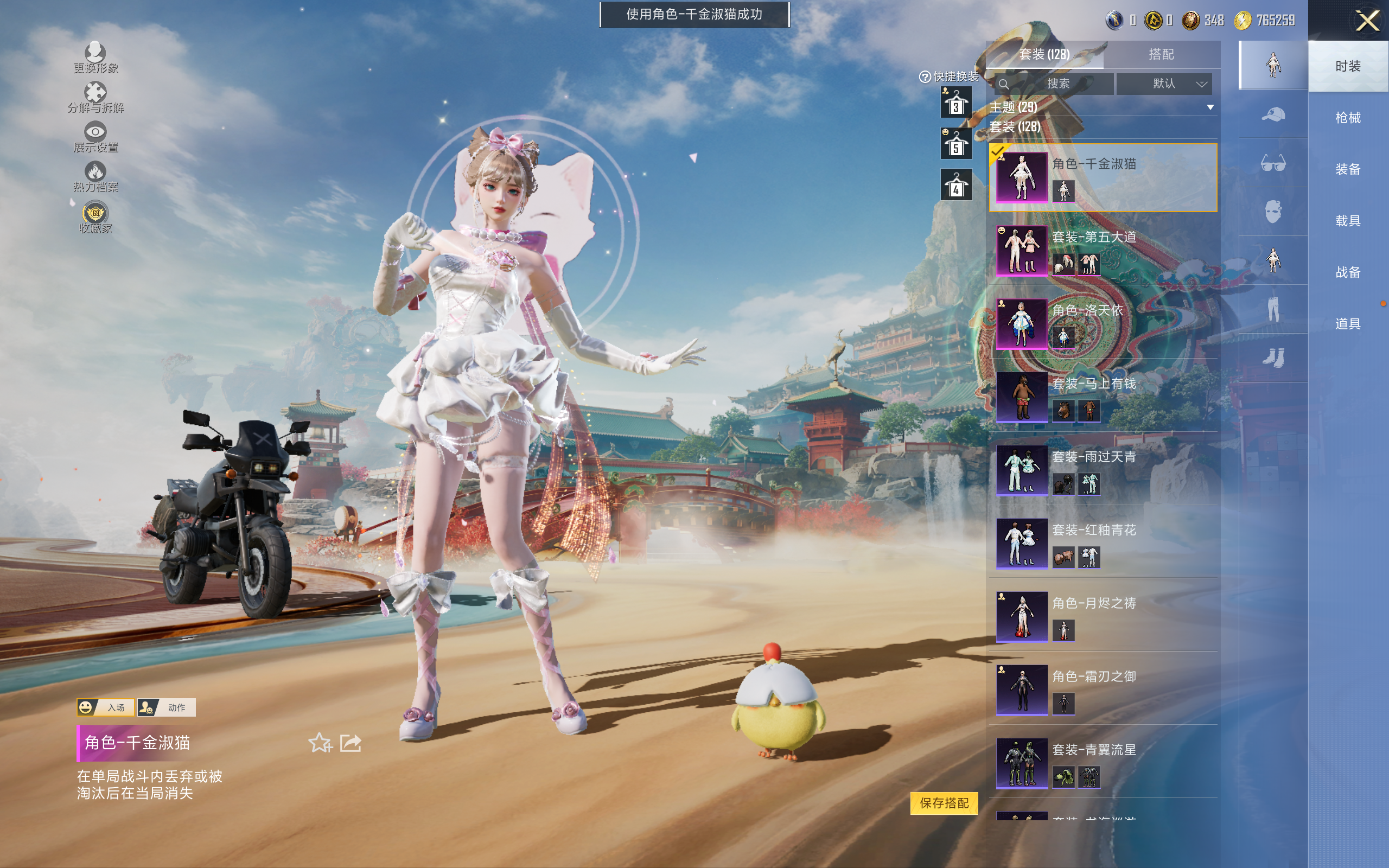
Task: Open 分解与拆解 dismantle option
Action: 95,98
